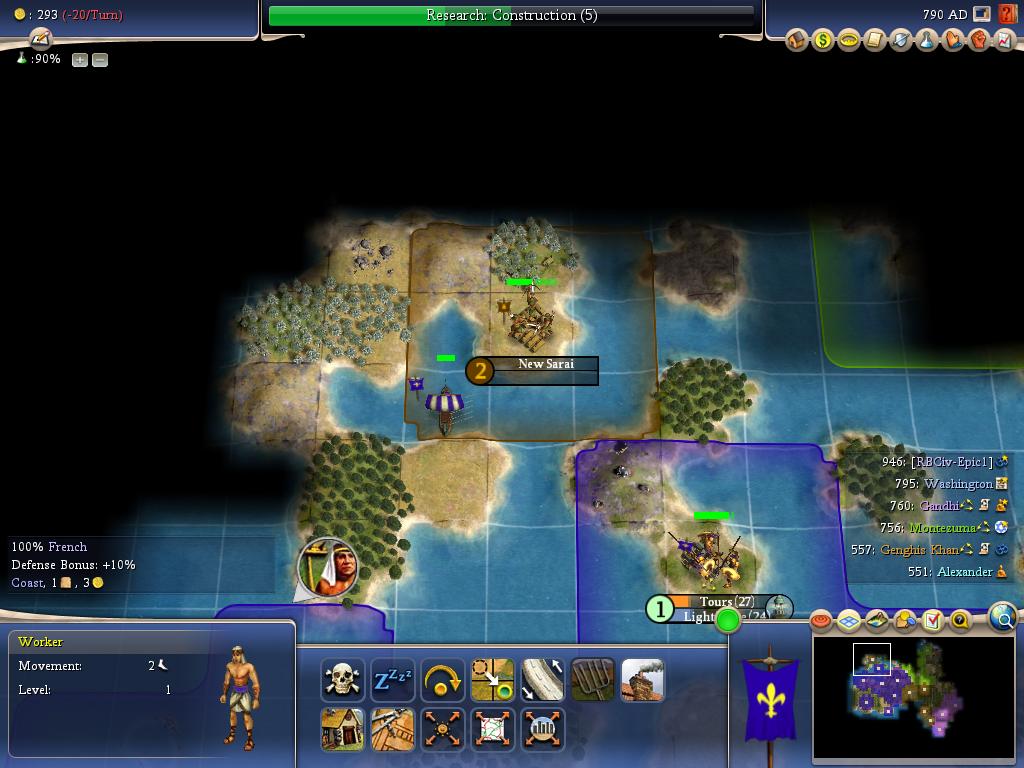Image resolution: width=1024 pixels, height=768 pixels.
Task: Open the Technology Advisor flask icon
Action: pyautogui.click(x=927, y=40)
